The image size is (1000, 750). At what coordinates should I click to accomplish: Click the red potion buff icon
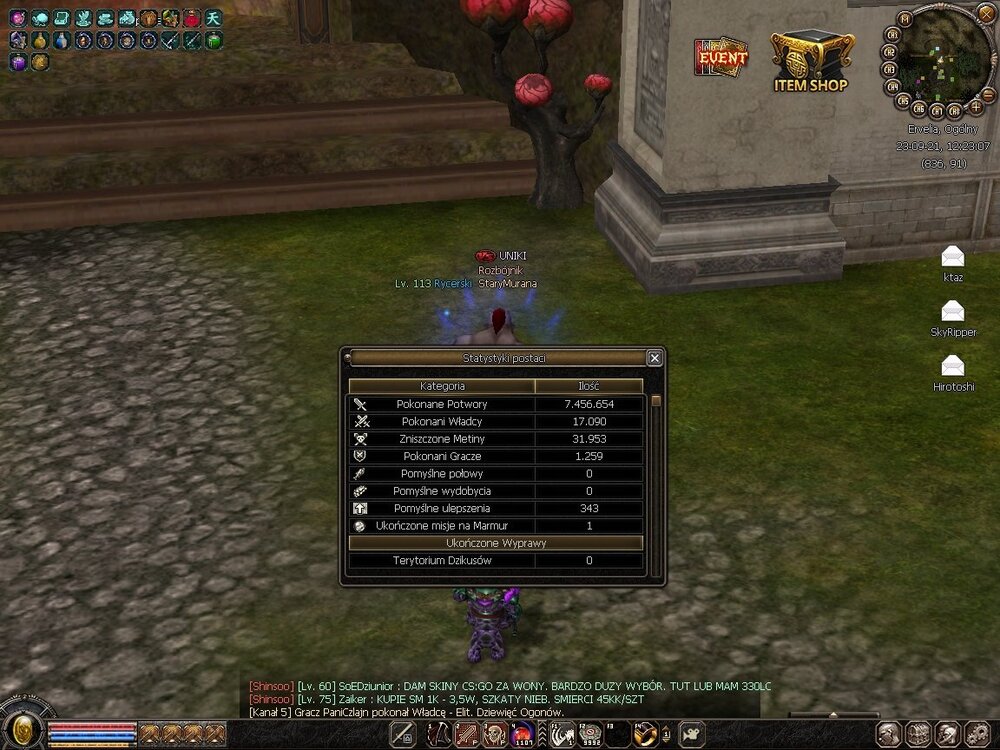tap(192, 18)
